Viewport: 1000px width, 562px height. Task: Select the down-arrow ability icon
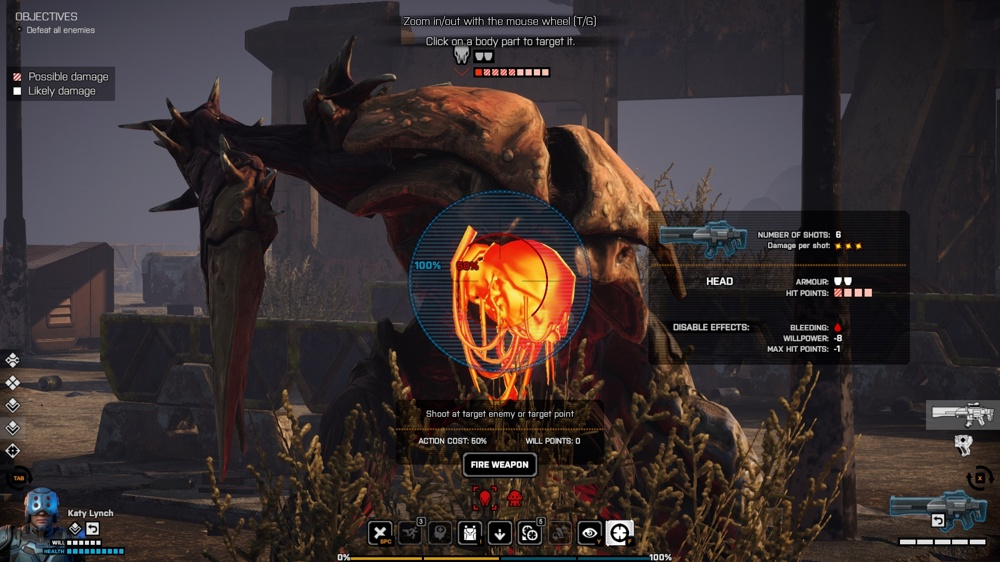pos(500,533)
